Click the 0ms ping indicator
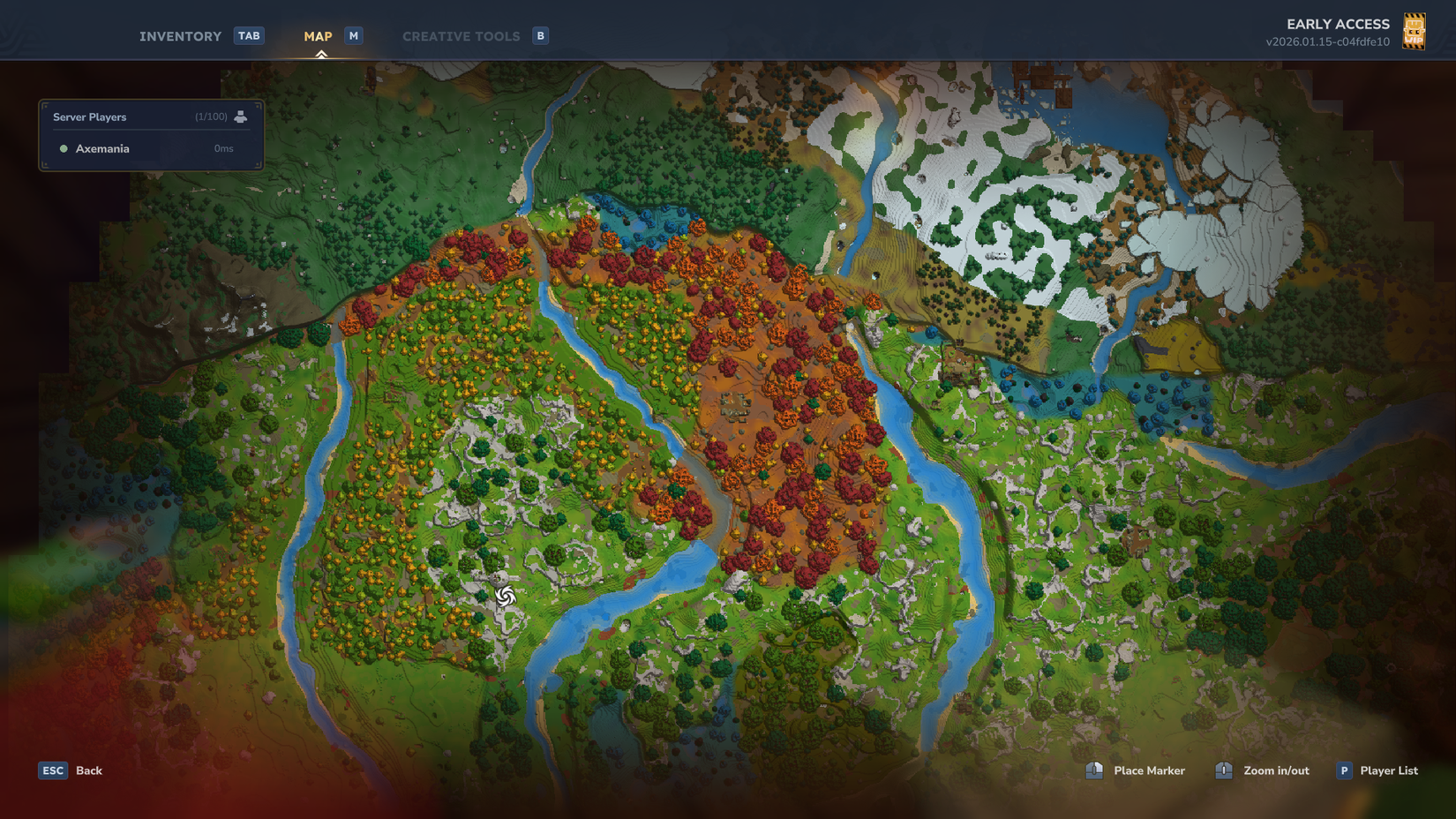Screen dimensions: 1456x819 point(222,148)
